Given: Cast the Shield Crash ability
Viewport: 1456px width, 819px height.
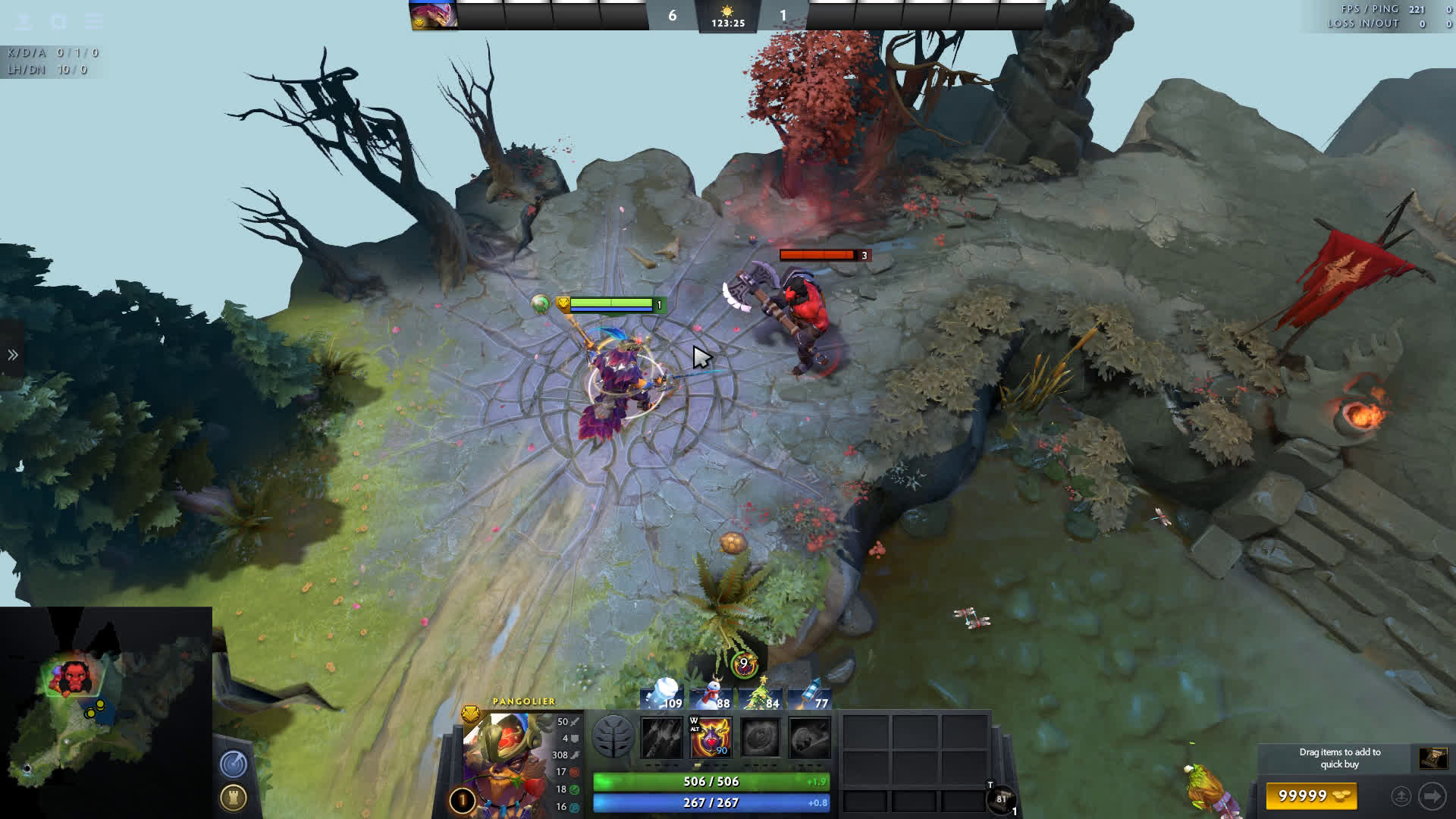Looking at the screenshot, I should (710, 738).
